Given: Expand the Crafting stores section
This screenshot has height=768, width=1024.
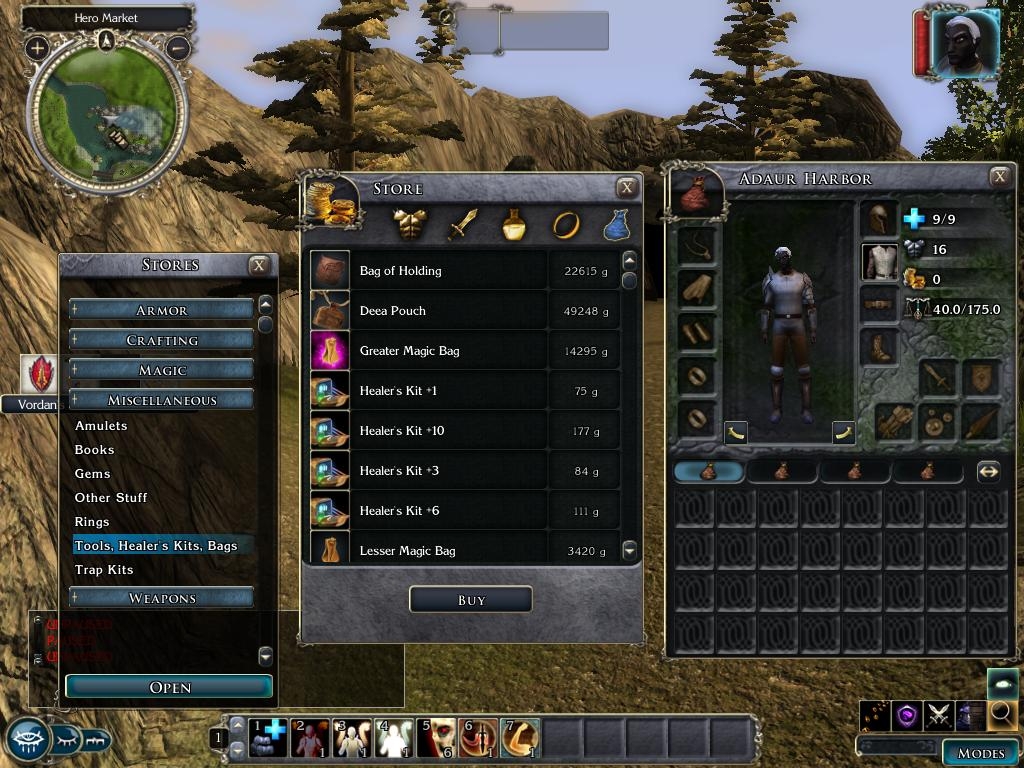Looking at the screenshot, I should pyautogui.click(x=161, y=340).
